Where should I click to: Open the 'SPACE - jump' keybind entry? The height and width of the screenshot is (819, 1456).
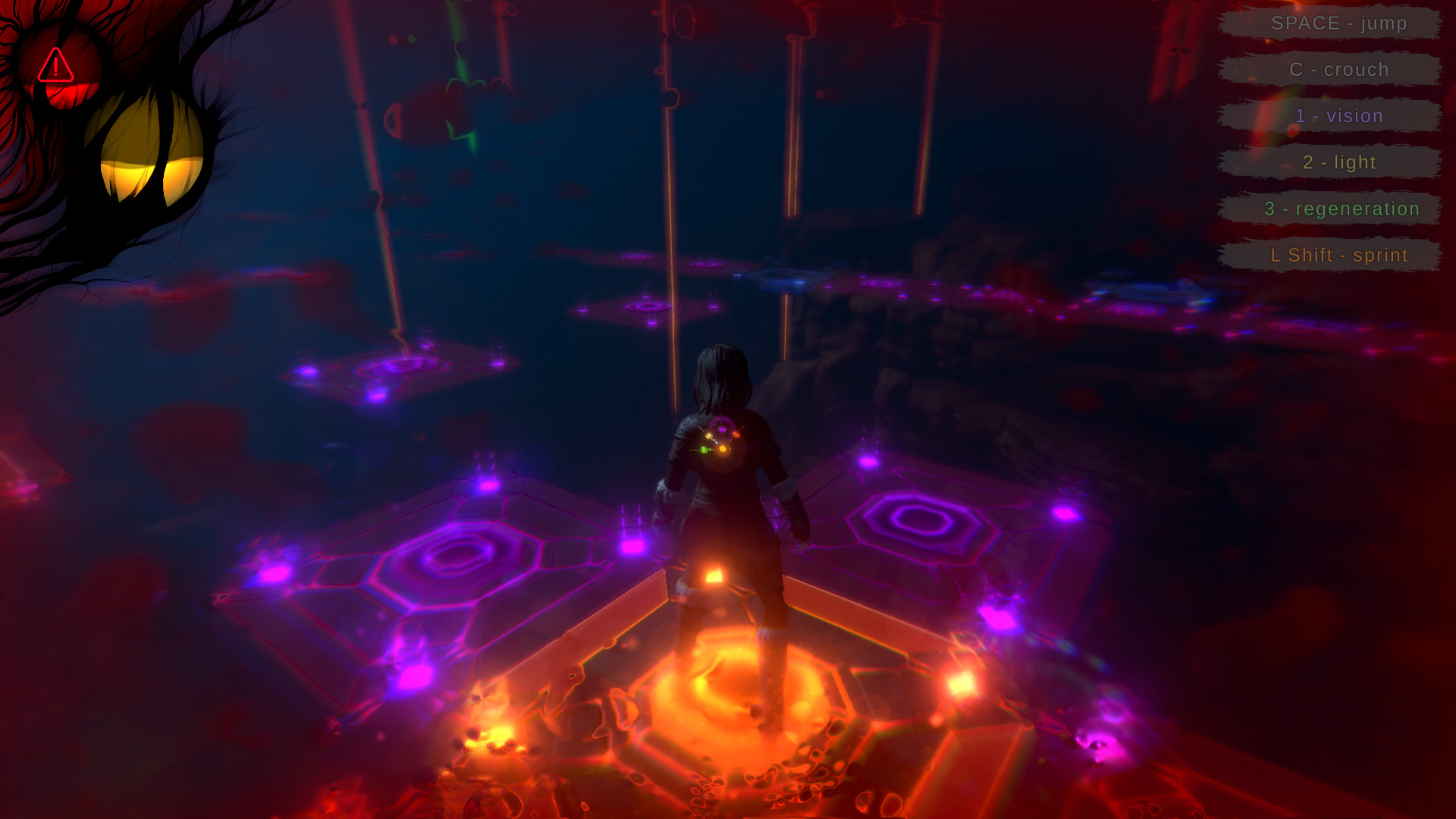tap(1339, 24)
